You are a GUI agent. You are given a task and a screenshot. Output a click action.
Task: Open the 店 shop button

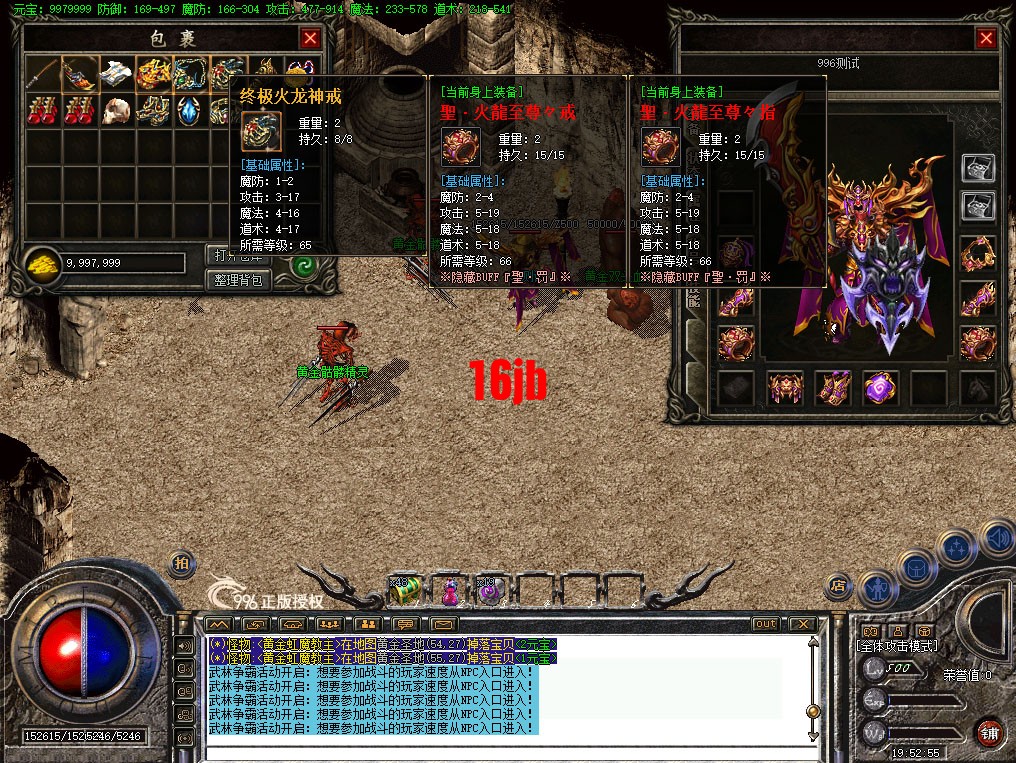839,586
